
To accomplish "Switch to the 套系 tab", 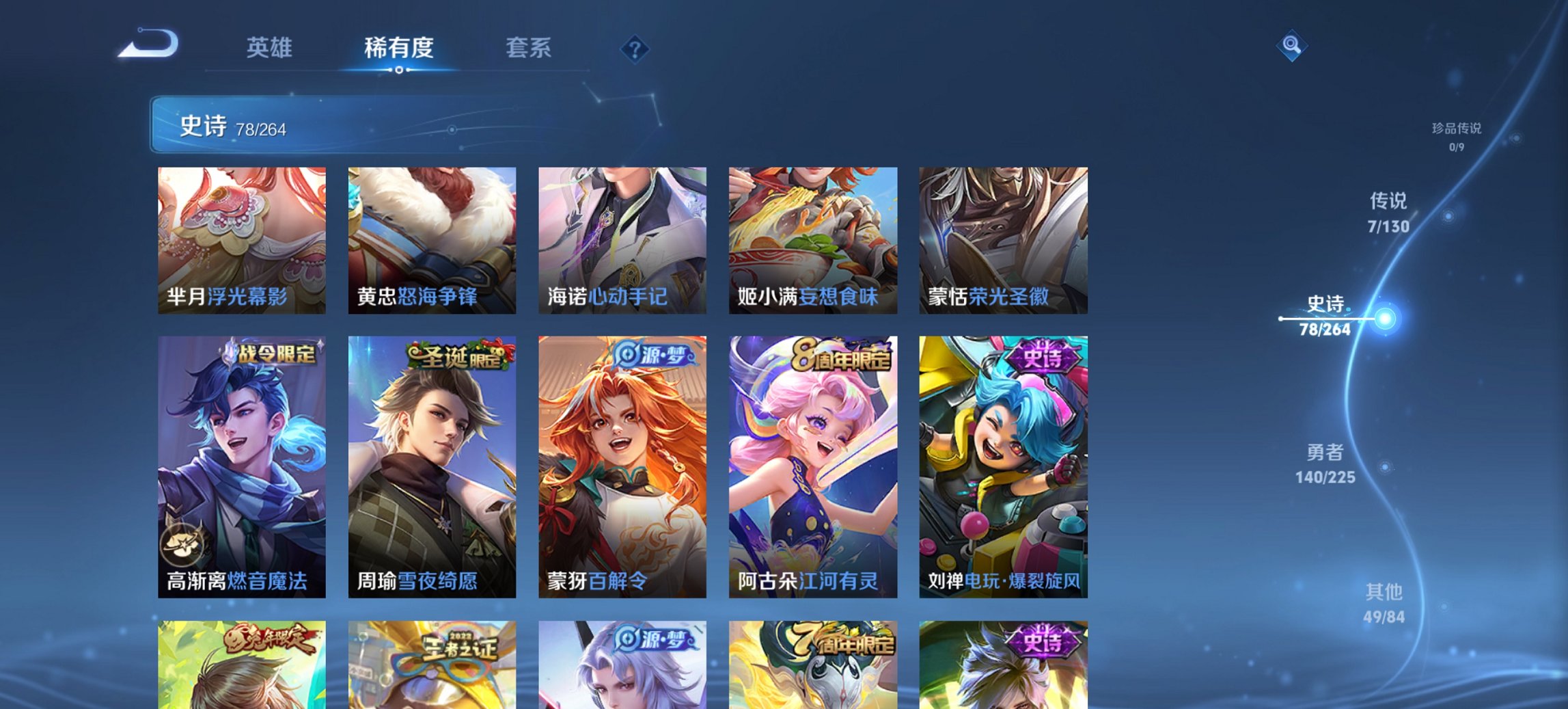I will coord(528,48).
